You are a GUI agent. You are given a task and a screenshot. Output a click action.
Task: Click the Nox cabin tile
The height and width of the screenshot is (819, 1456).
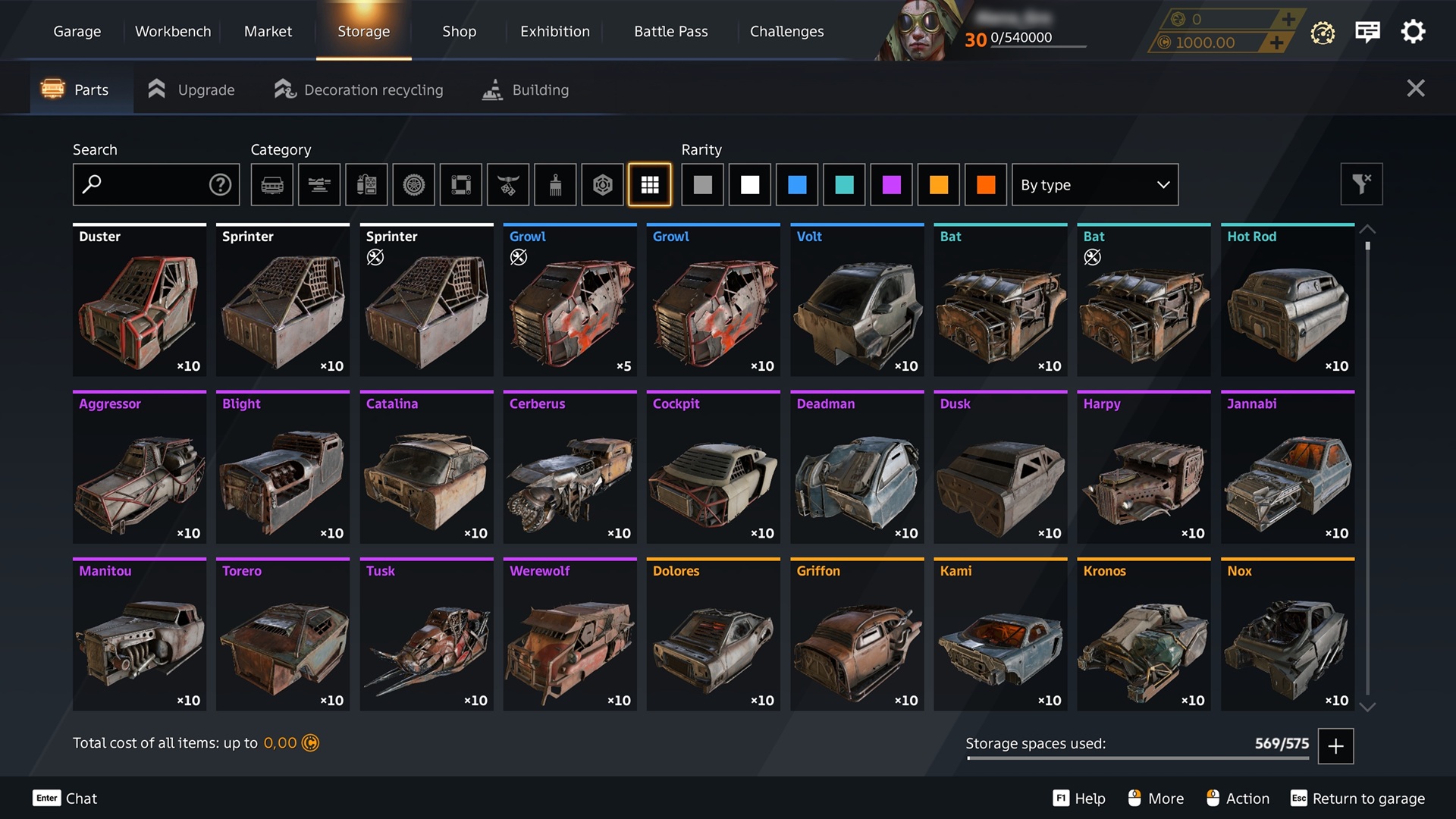click(x=1287, y=635)
